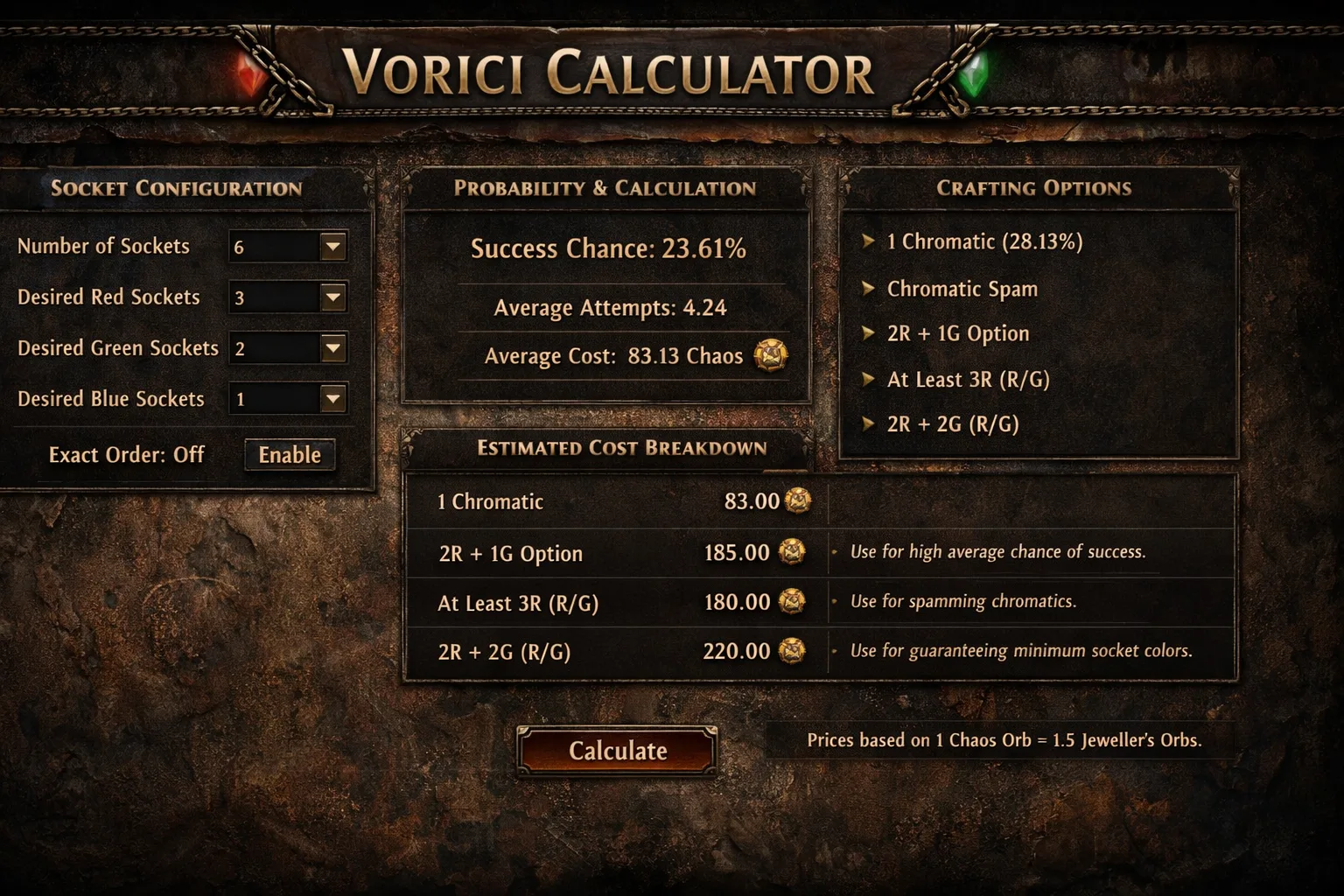Enable exact socket order
Screen dimensions: 1344x896
(x=290, y=455)
